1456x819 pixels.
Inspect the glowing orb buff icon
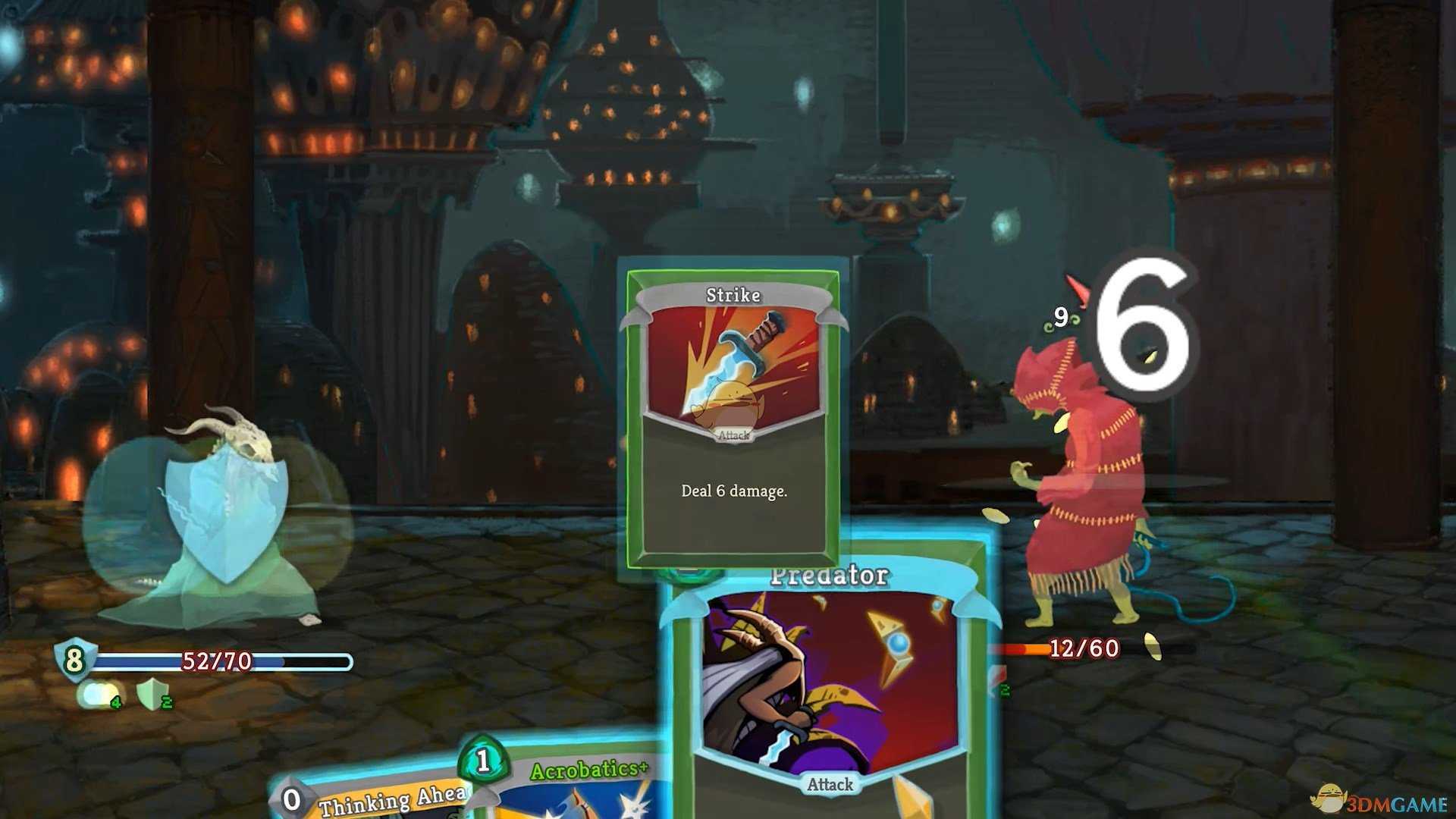[98, 694]
